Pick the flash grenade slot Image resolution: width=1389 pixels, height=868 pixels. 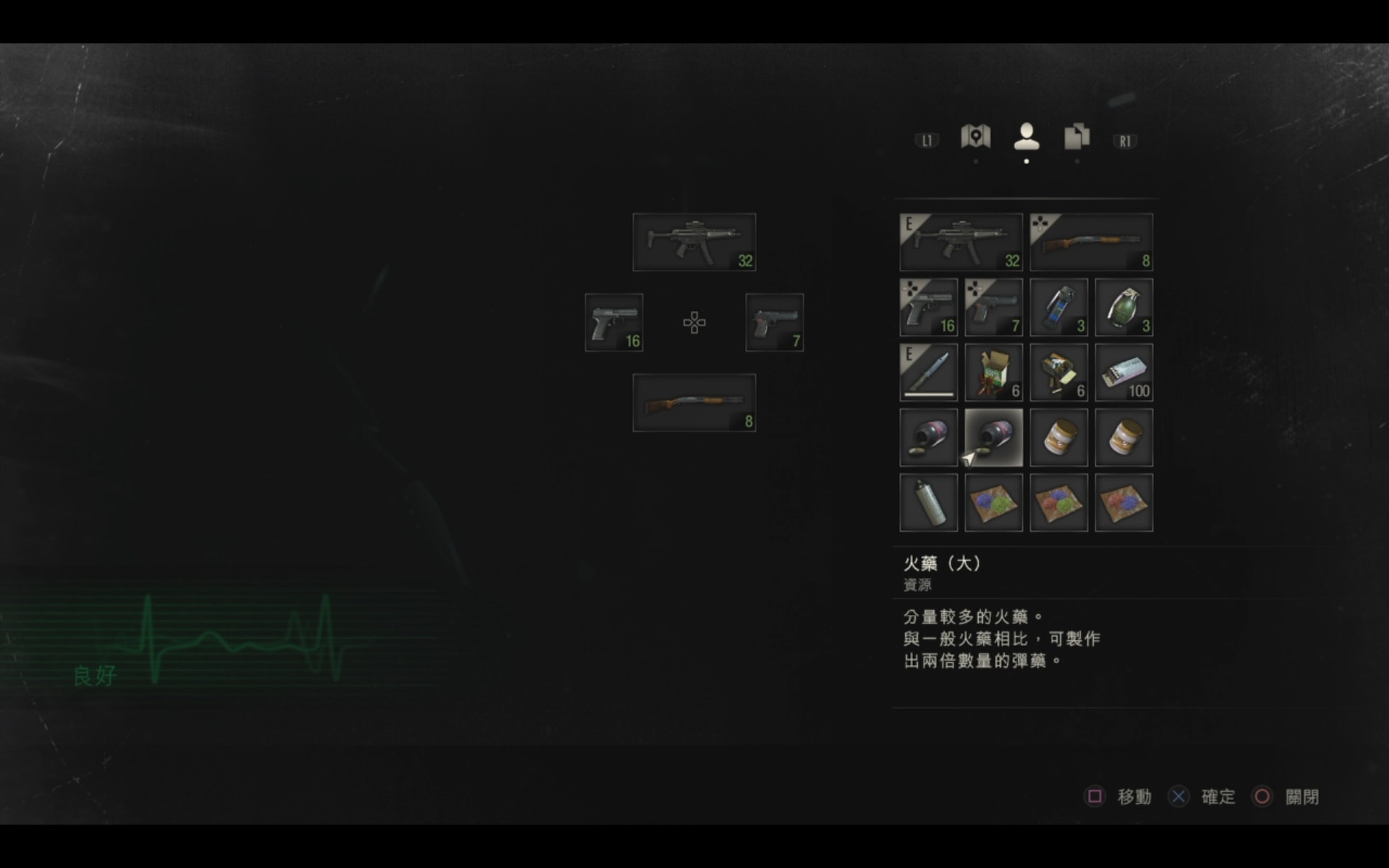point(1058,307)
